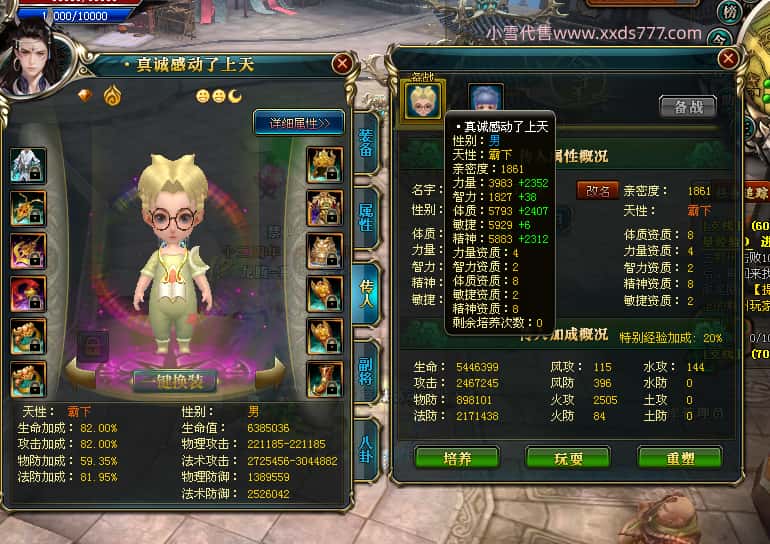Close the character panel titled 真诚感动了上天
Viewport: 770px width, 544px height.
click(x=342, y=64)
